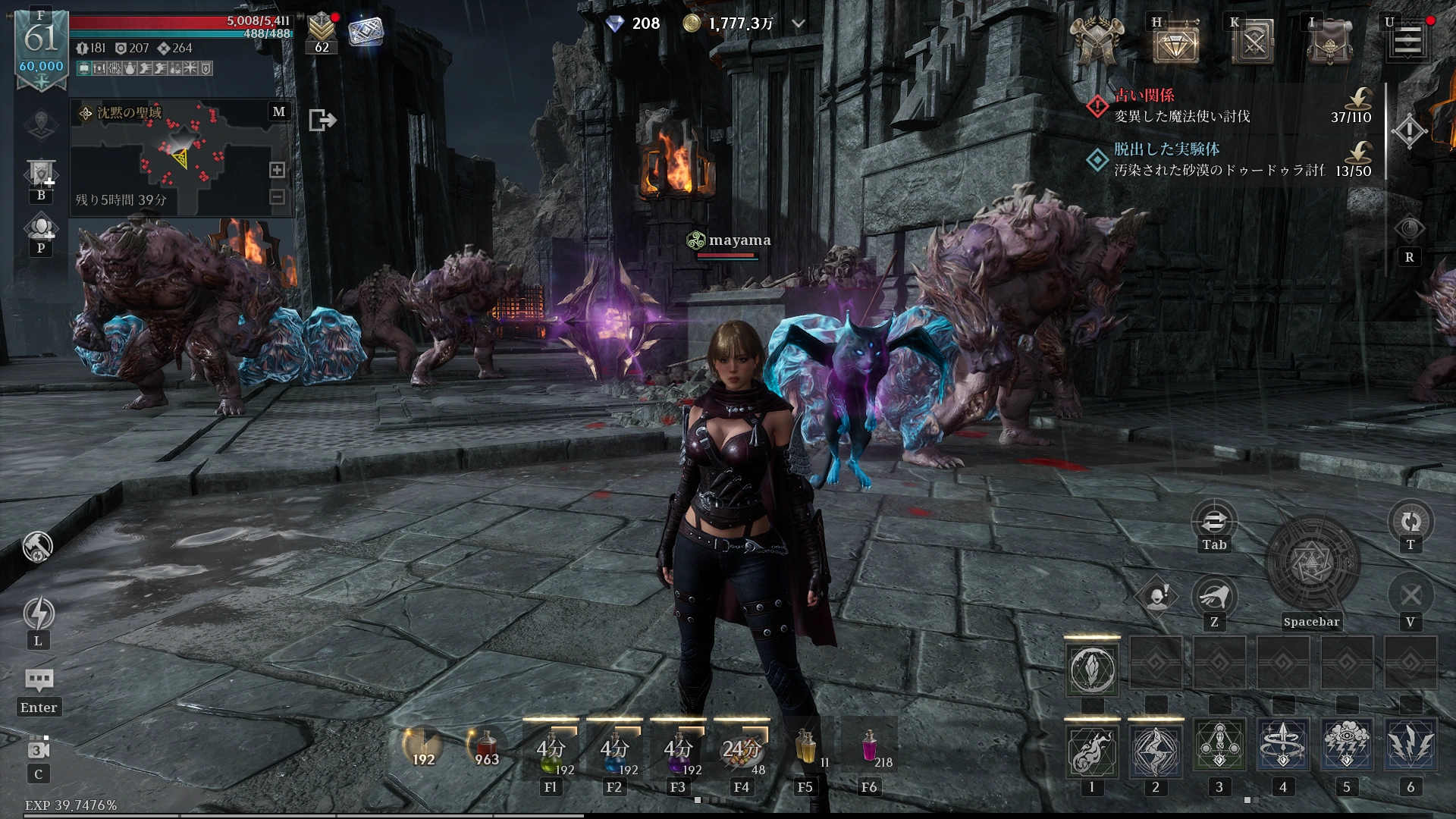Open the backpack inventory icon
This screenshot has height=819, width=1456.
[x=1329, y=43]
